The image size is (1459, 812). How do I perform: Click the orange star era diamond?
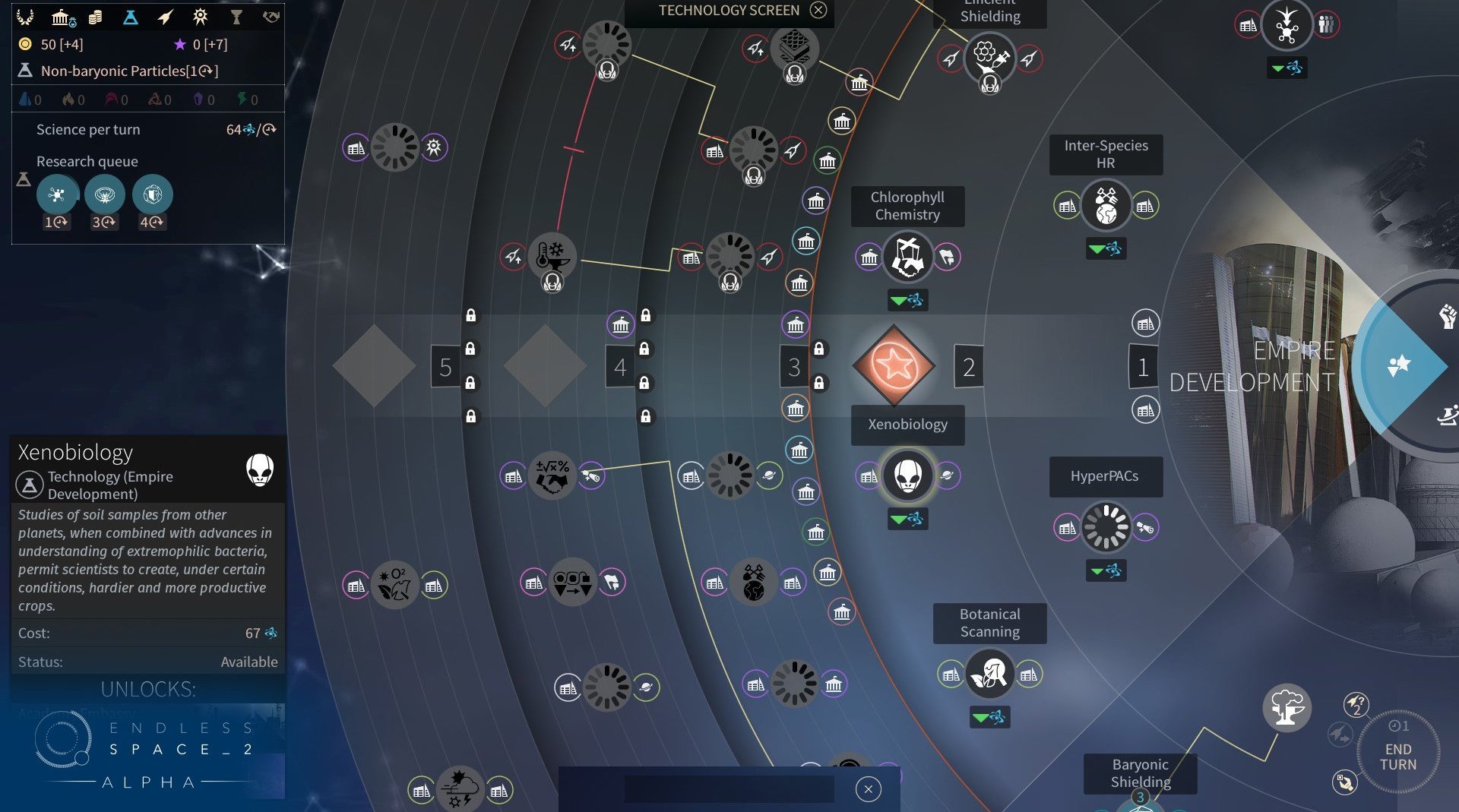894,366
